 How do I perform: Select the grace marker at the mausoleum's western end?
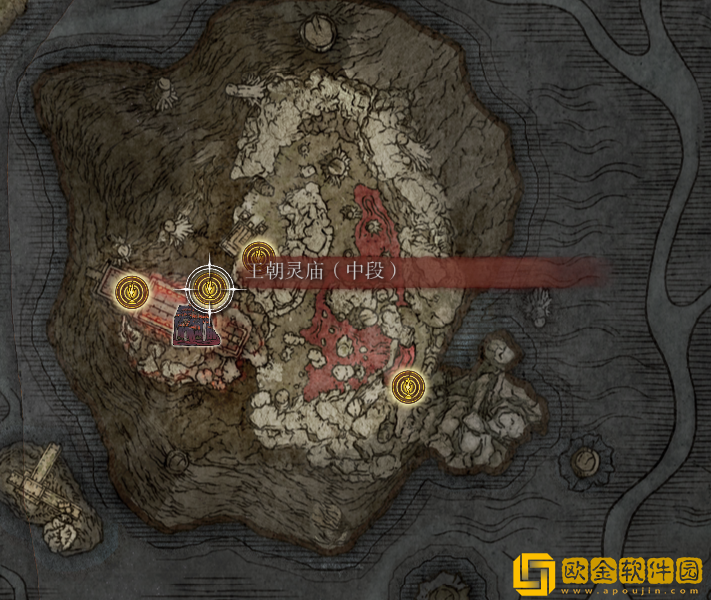click(129, 291)
